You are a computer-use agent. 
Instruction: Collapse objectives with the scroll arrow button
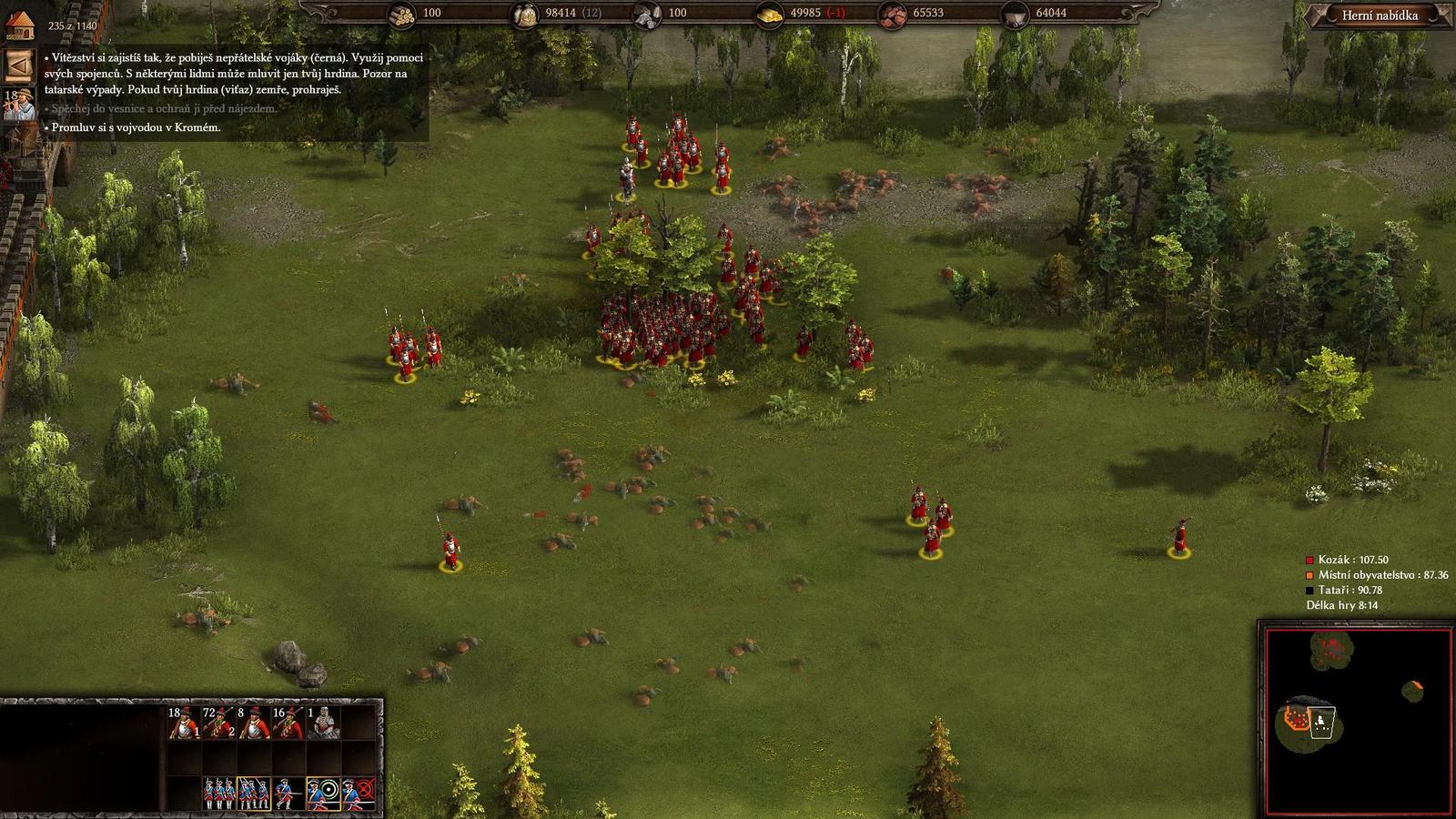pos(18,66)
